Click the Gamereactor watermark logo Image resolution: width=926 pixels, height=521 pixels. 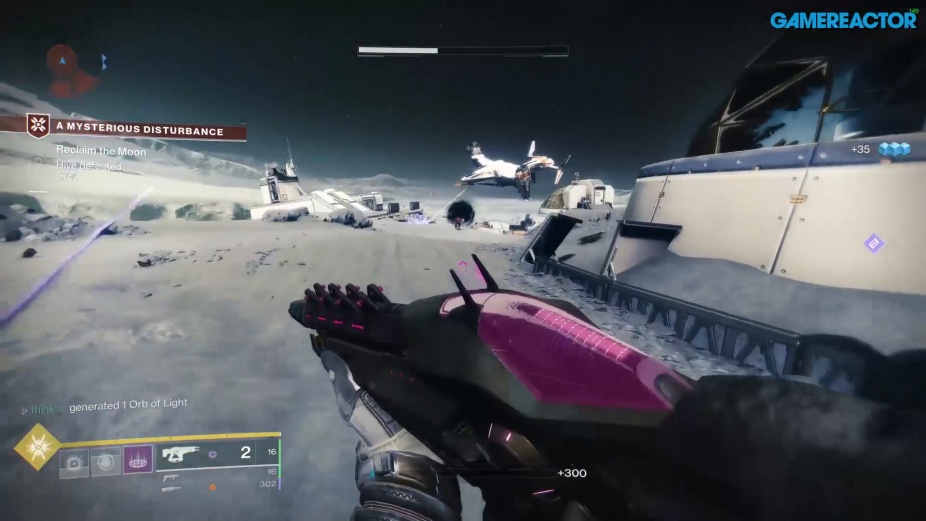842,19
